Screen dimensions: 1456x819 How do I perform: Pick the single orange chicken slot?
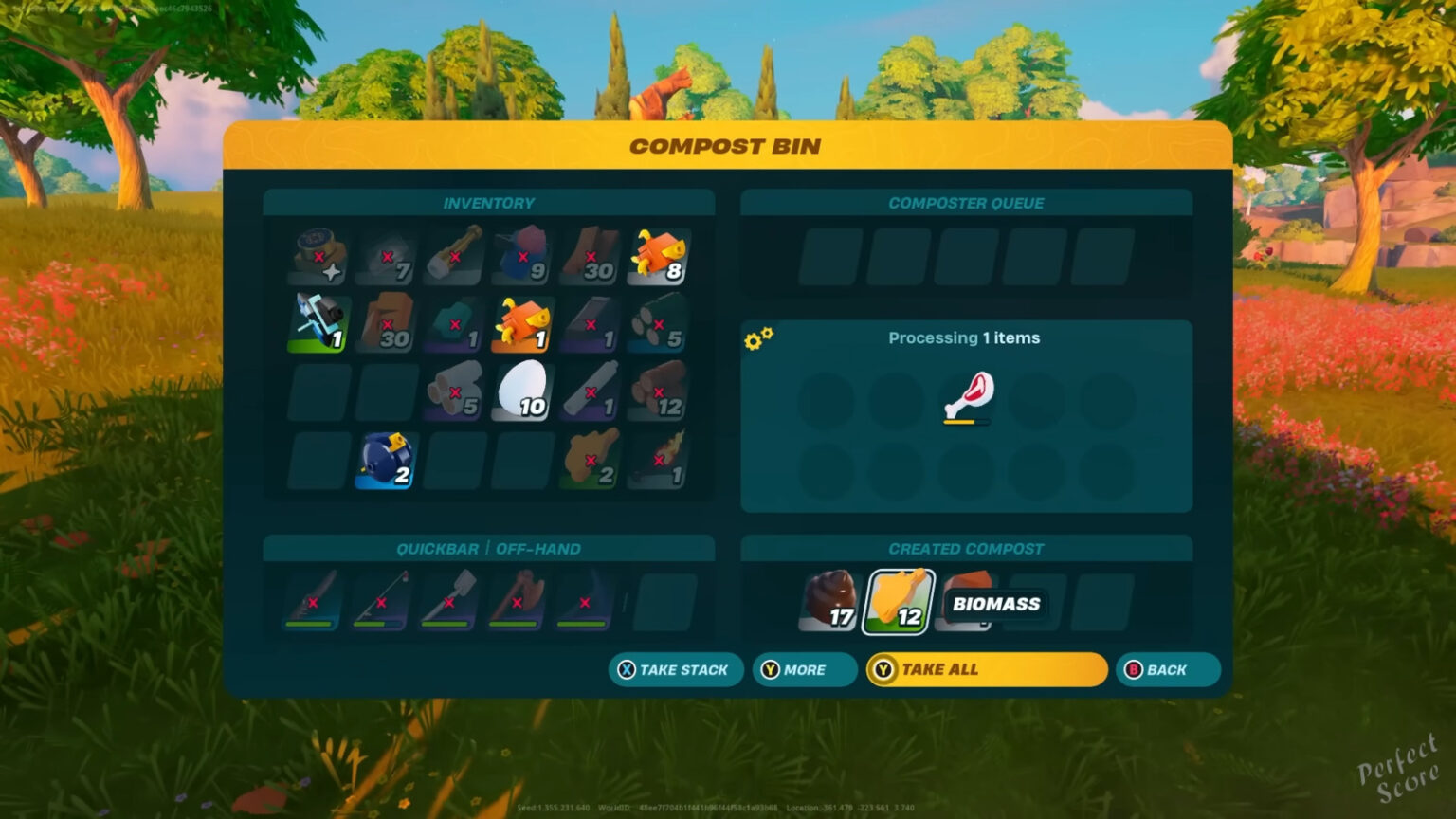tap(522, 323)
